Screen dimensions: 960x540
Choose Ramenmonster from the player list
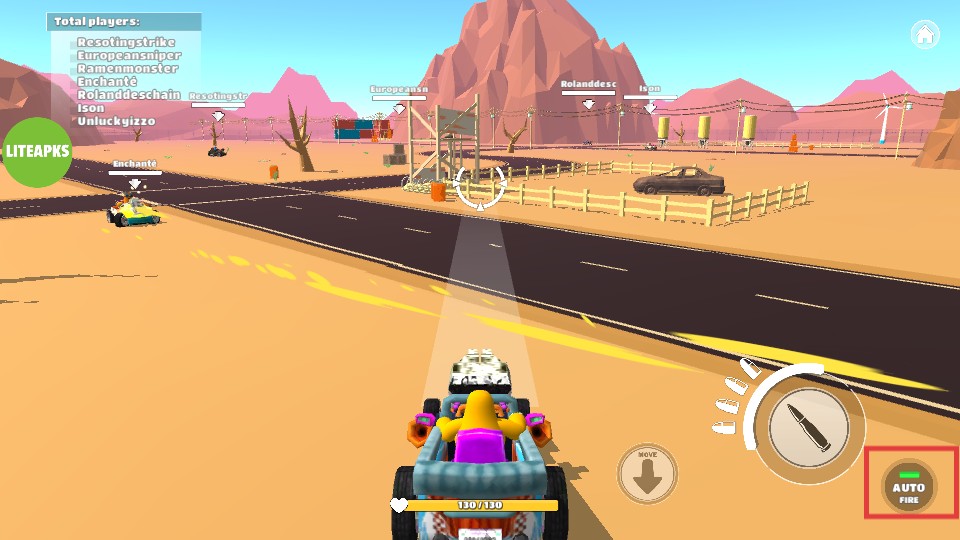(x=125, y=69)
